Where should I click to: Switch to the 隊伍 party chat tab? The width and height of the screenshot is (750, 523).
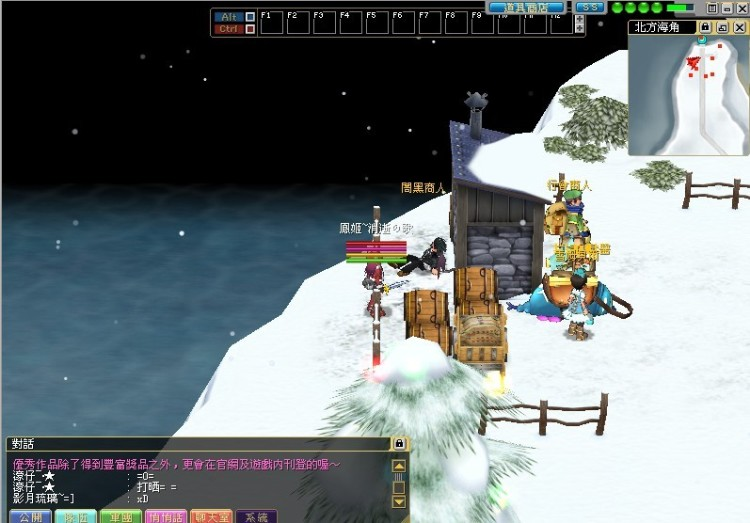75,517
